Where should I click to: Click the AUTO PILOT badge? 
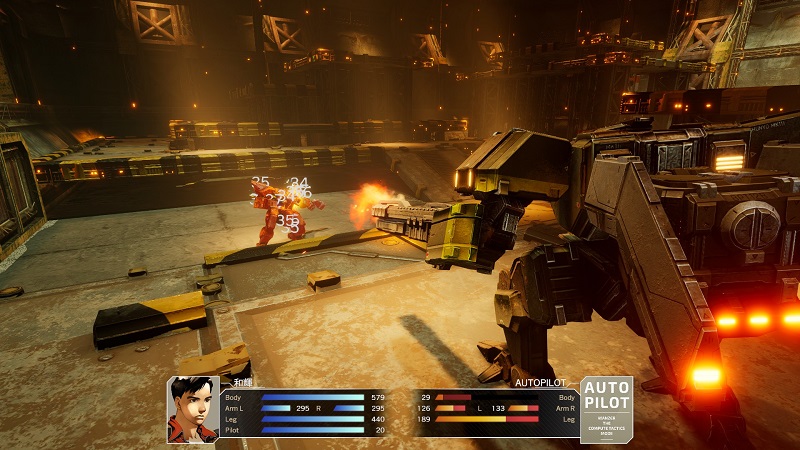pyautogui.click(x=606, y=408)
